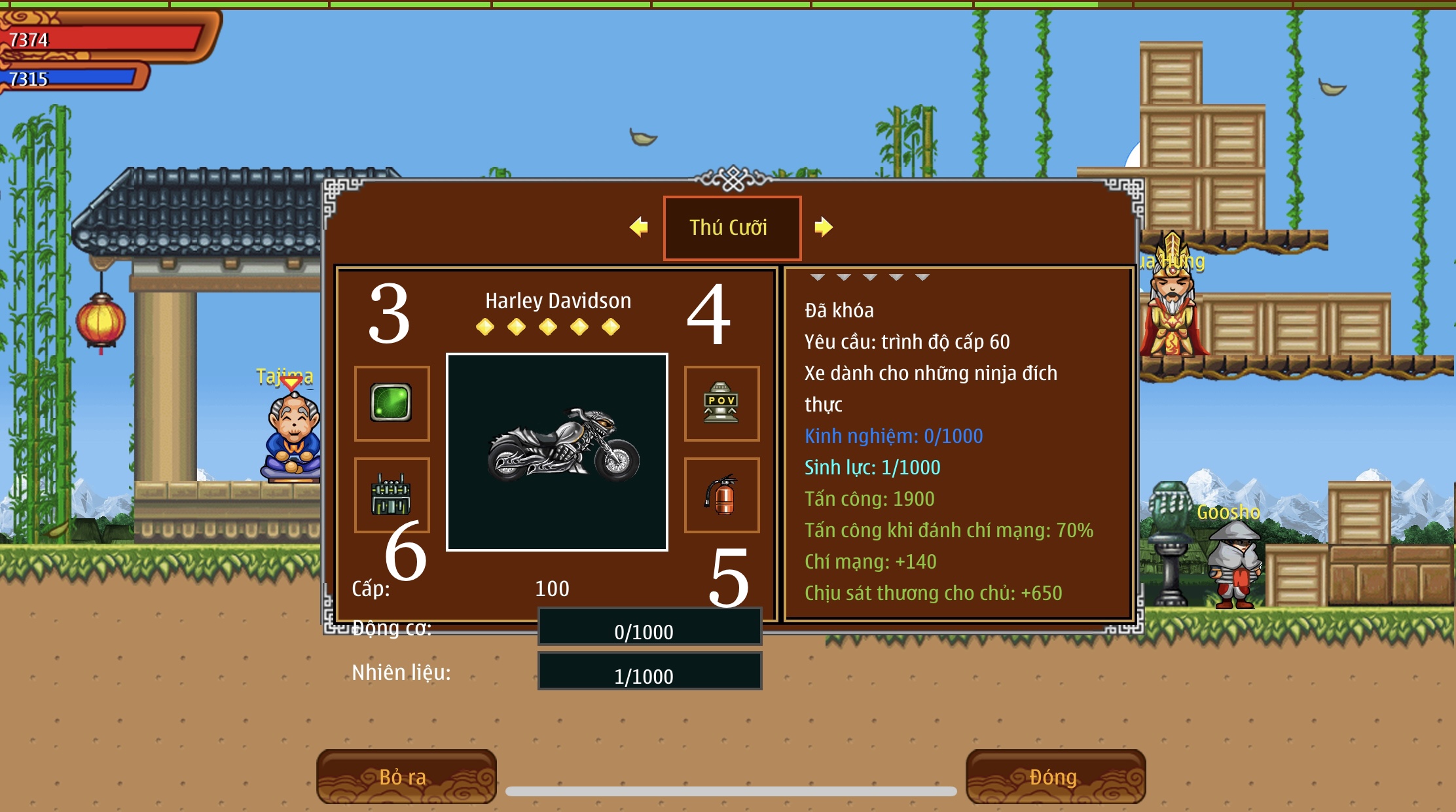Screen dimensions: 1456x812
Task: Choose the Bỏ ra button
Action: click(x=406, y=777)
